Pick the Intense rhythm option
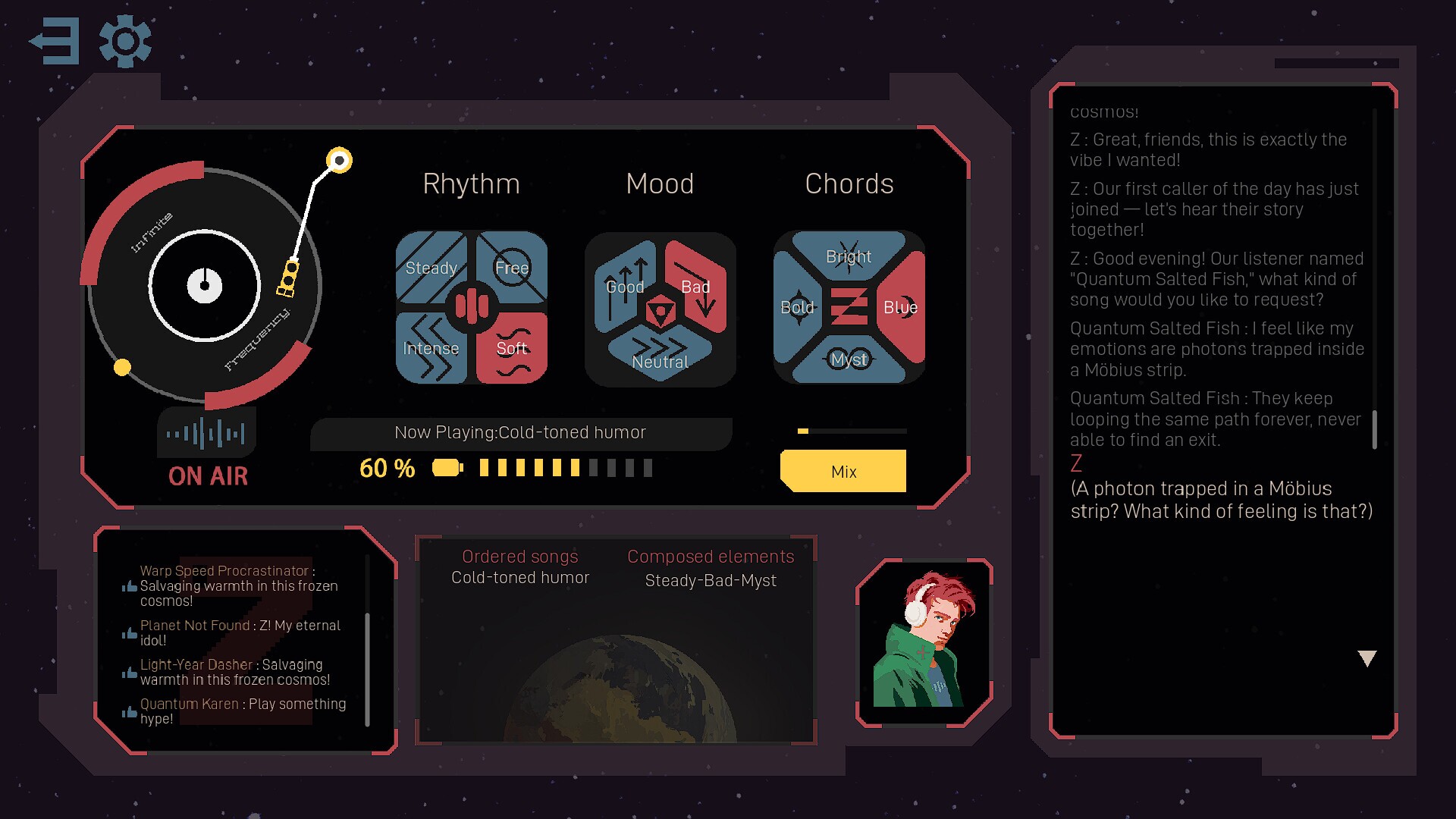 click(430, 348)
